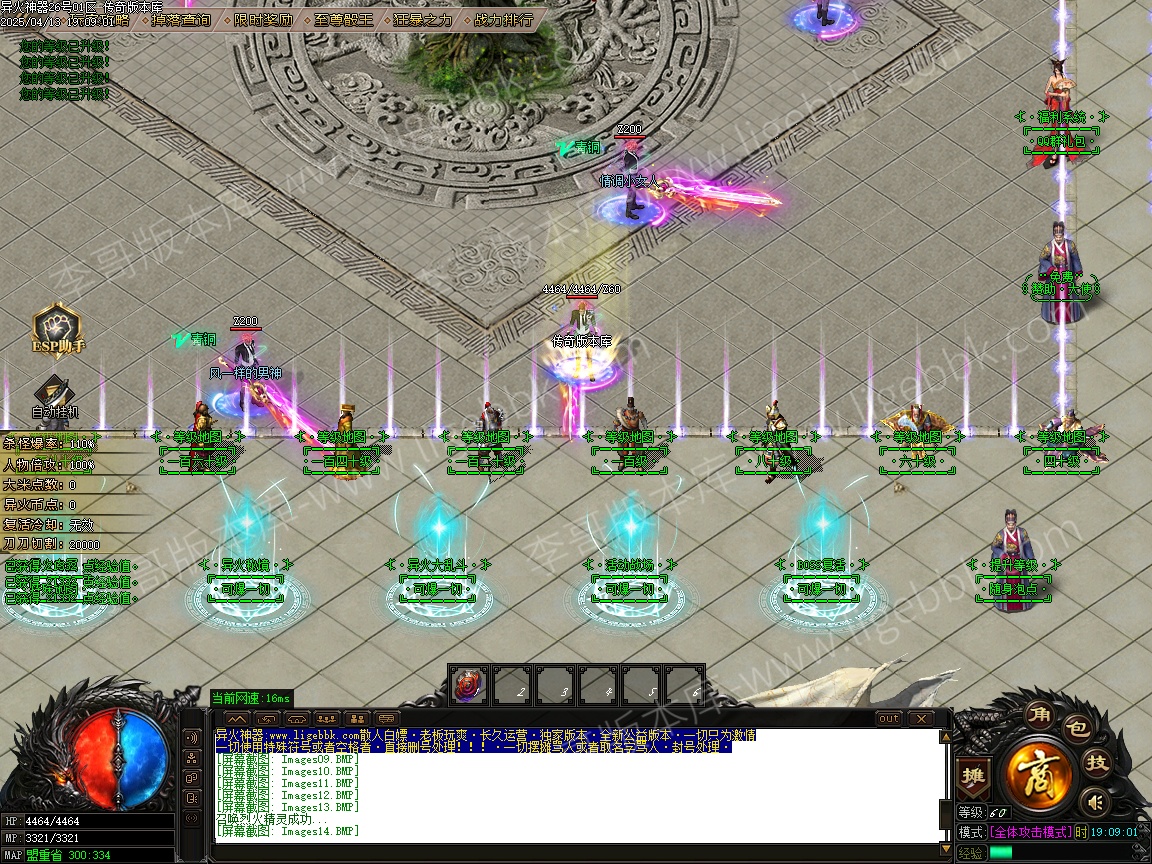Click the chat panel 'out' button

click(x=888, y=718)
